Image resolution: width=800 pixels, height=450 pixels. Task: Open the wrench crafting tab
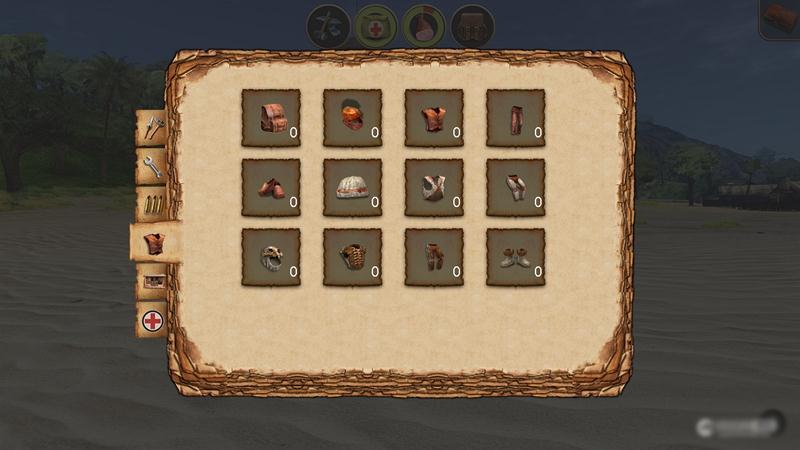[153, 165]
